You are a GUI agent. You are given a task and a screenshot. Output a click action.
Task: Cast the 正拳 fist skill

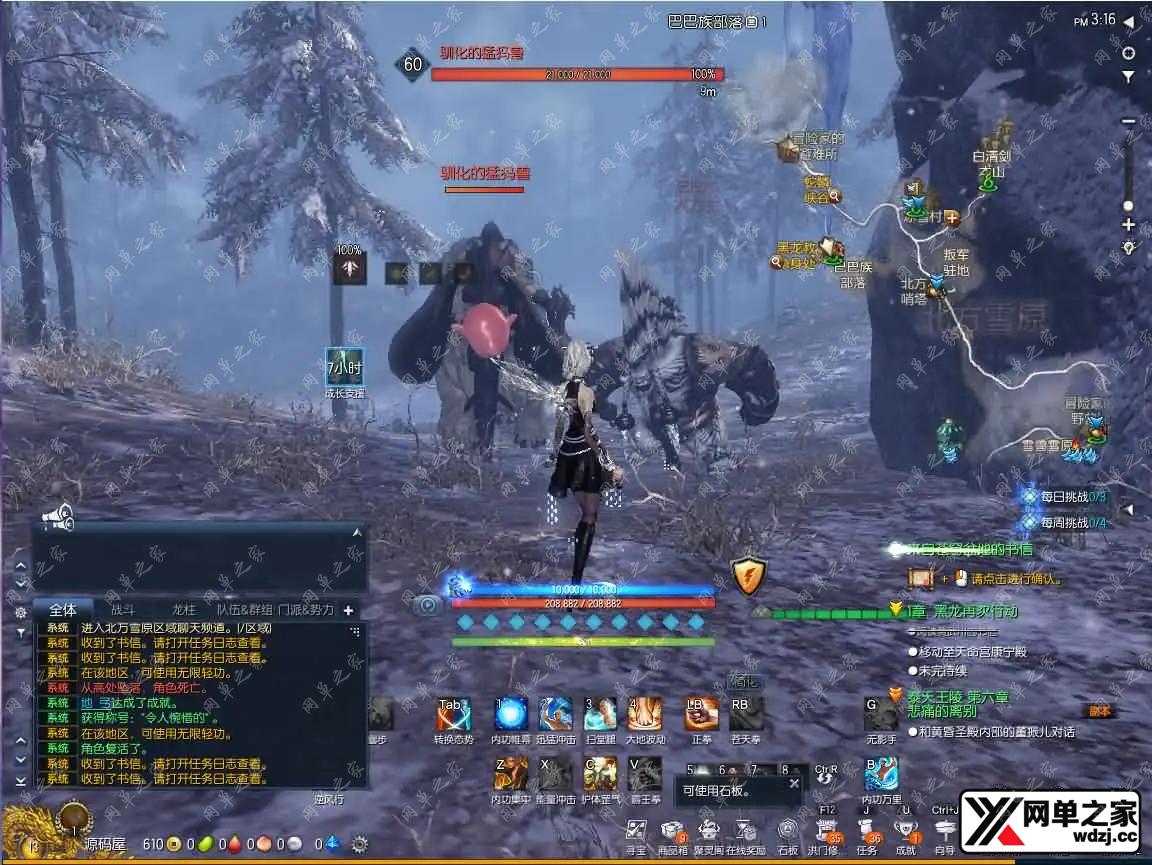pos(702,714)
